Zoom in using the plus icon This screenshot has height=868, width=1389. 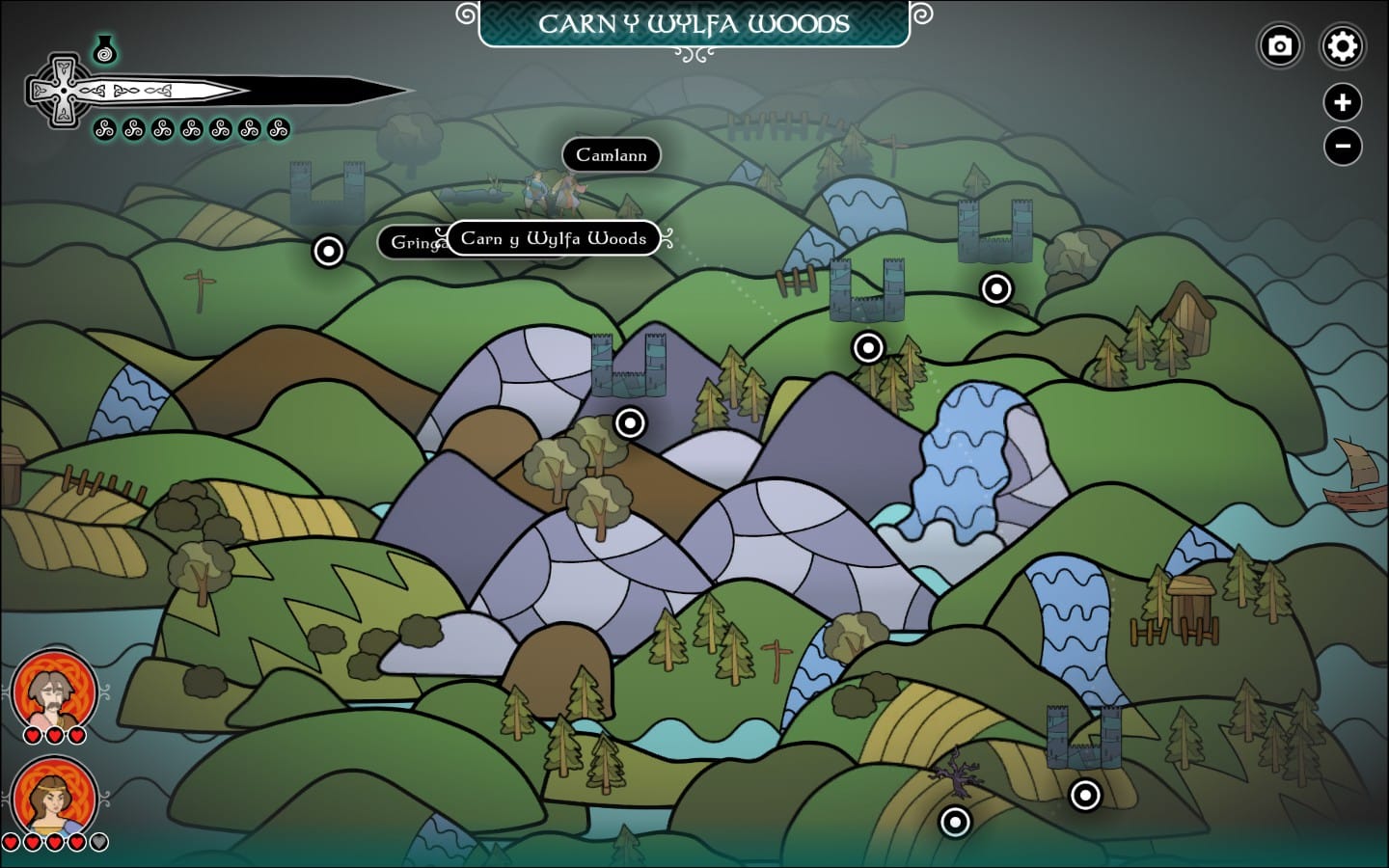(x=1343, y=102)
